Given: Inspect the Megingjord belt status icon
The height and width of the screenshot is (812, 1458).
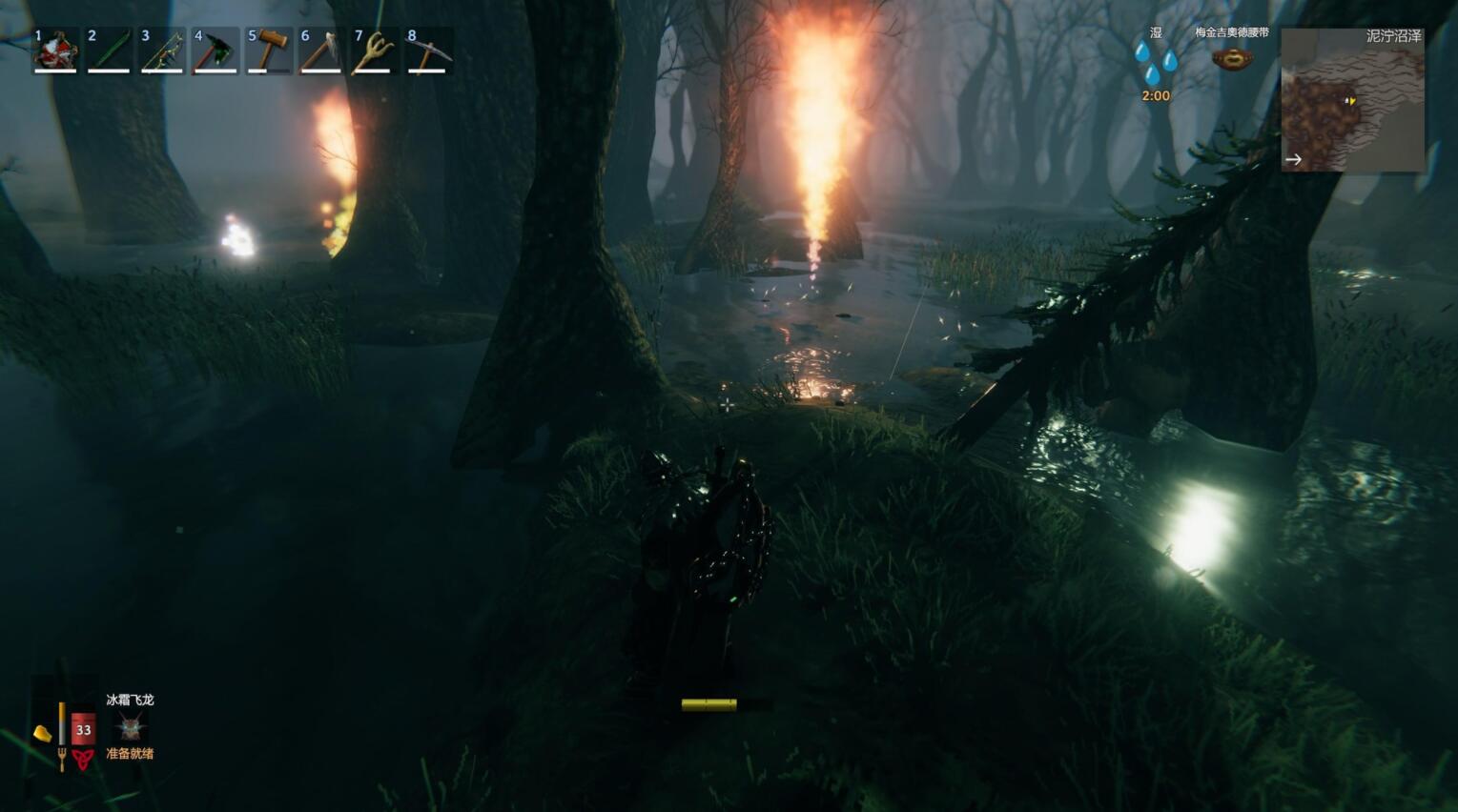Looking at the screenshot, I should (1231, 59).
